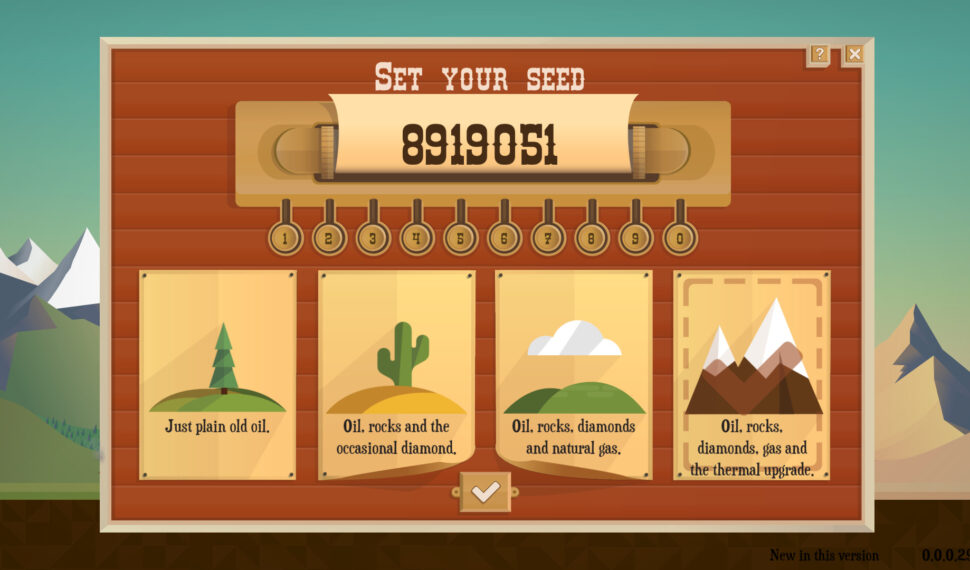970x570 pixels.
Task: Pull the number 9 digit knob
Action: pyautogui.click(x=637, y=238)
